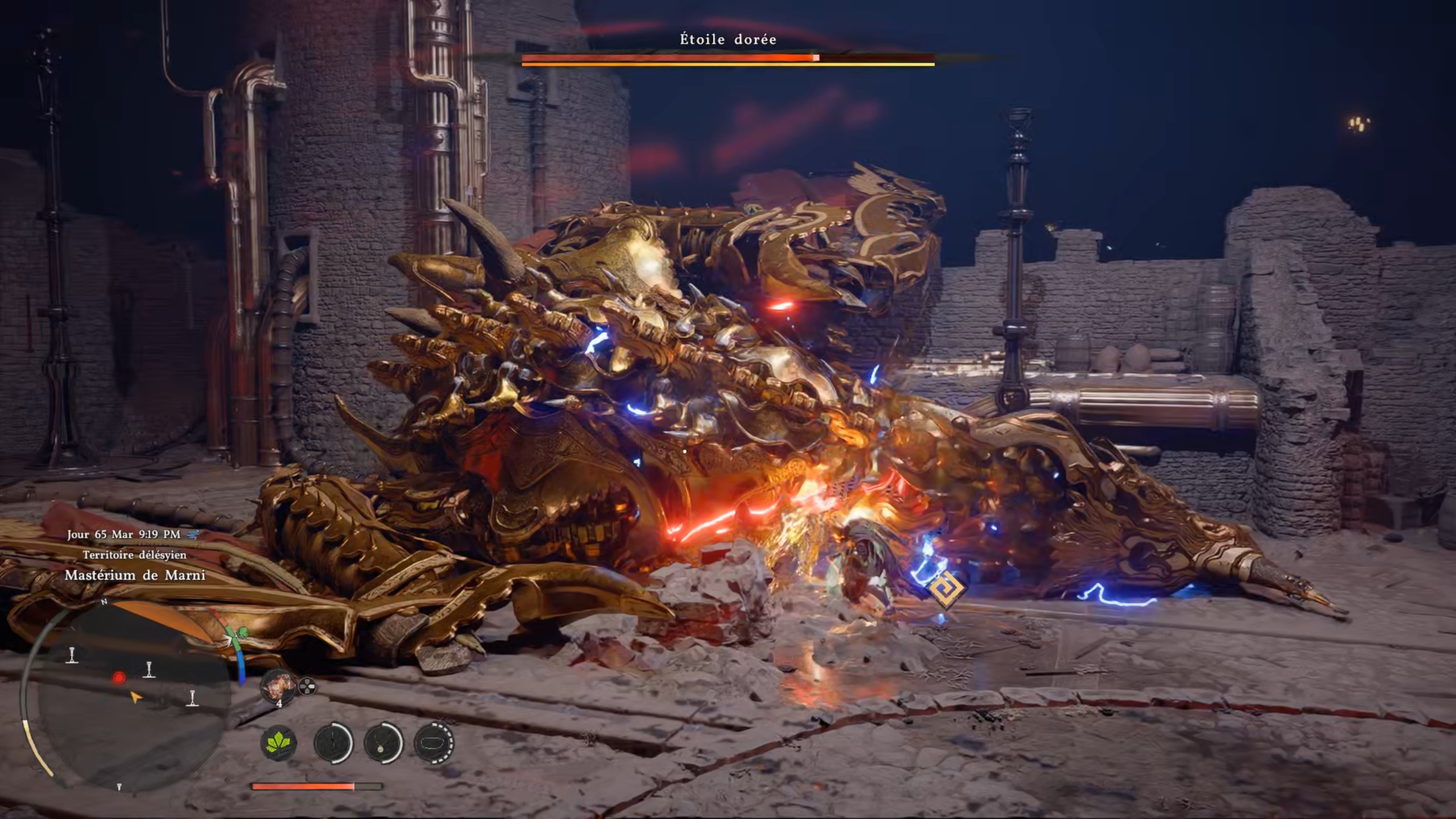Image resolution: width=1456 pixels, height=819 pixels.
Task: Use the roasted meat food item
Action: tap(278, 686)
